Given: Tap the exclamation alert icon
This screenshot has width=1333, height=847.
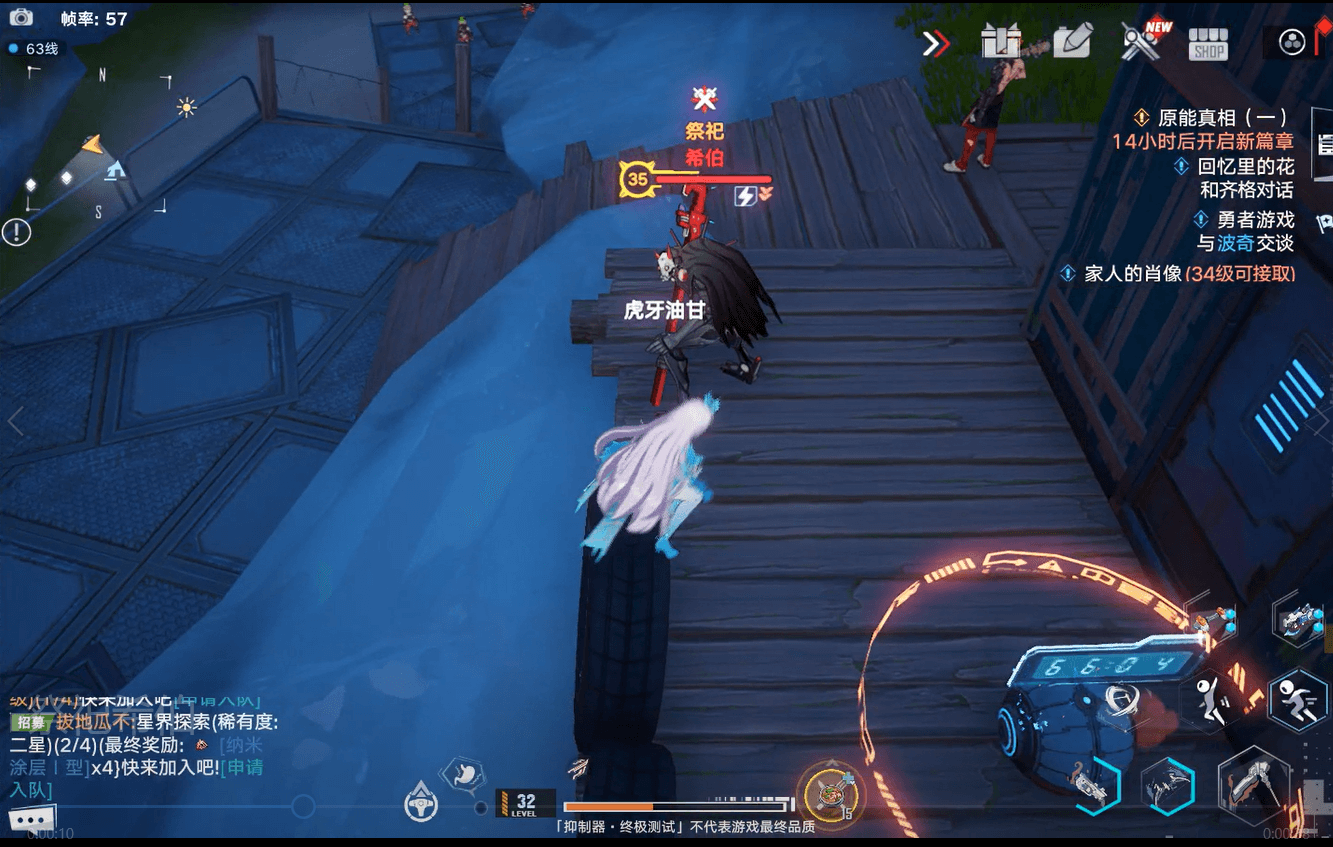Looking at the screenshot, I should (x=16, y=233).
